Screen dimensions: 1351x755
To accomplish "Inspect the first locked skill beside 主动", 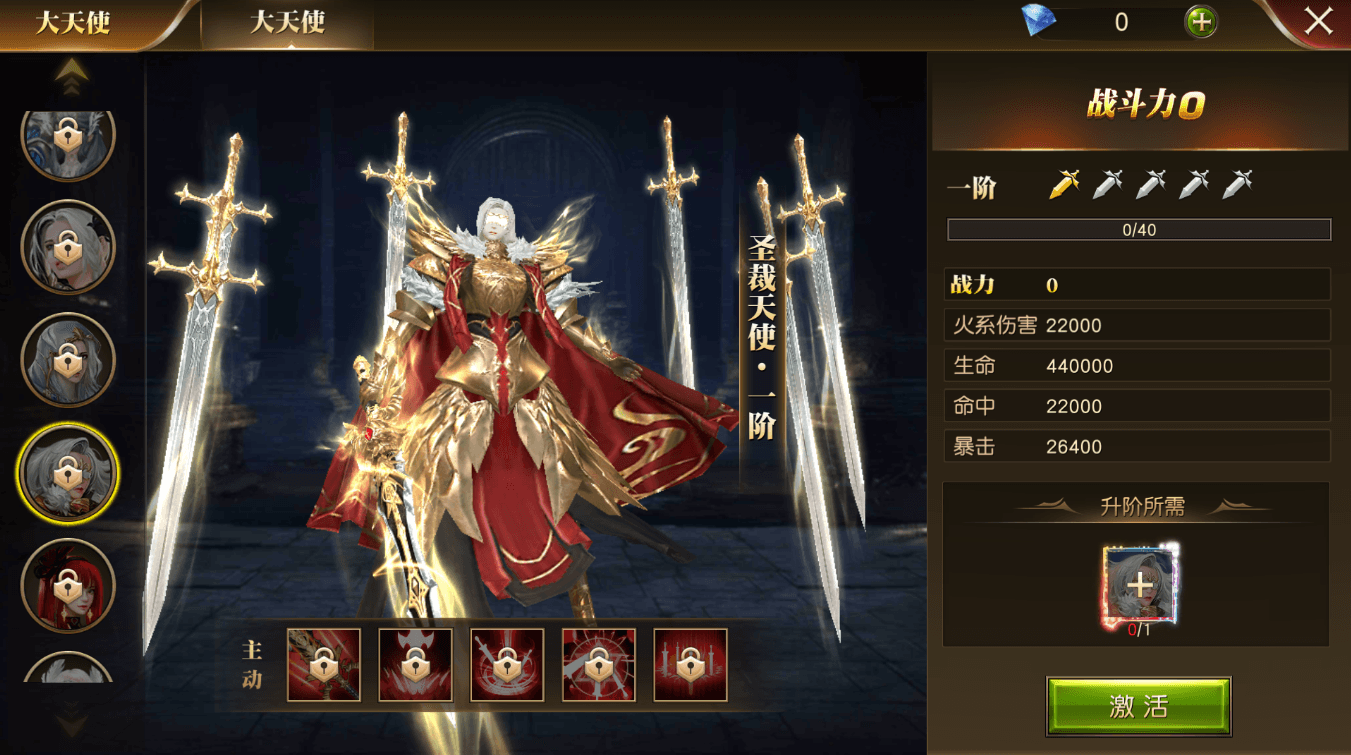I will pyautogui.click(x=324, y=665).
